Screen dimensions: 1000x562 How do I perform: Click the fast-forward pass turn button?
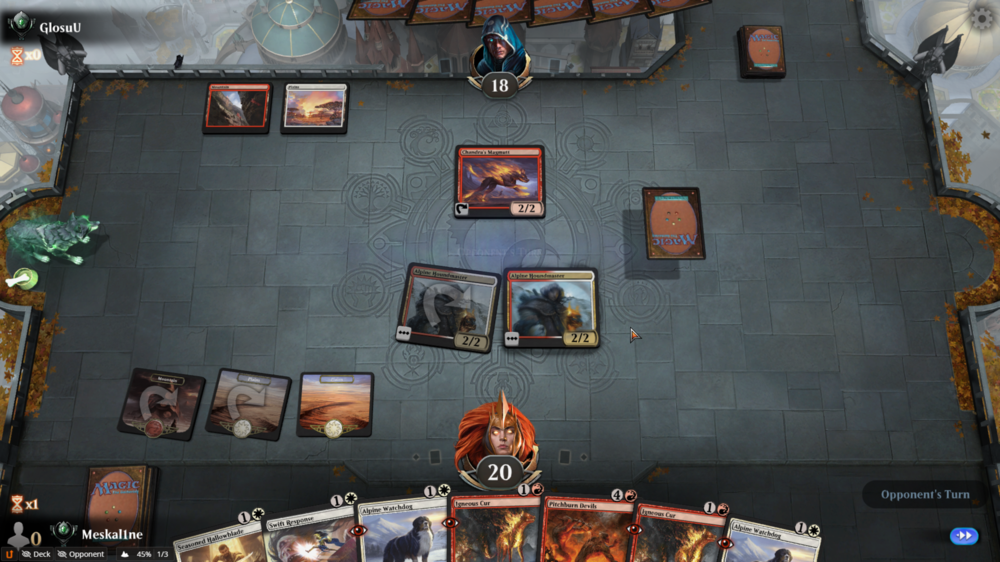[964, 536]
